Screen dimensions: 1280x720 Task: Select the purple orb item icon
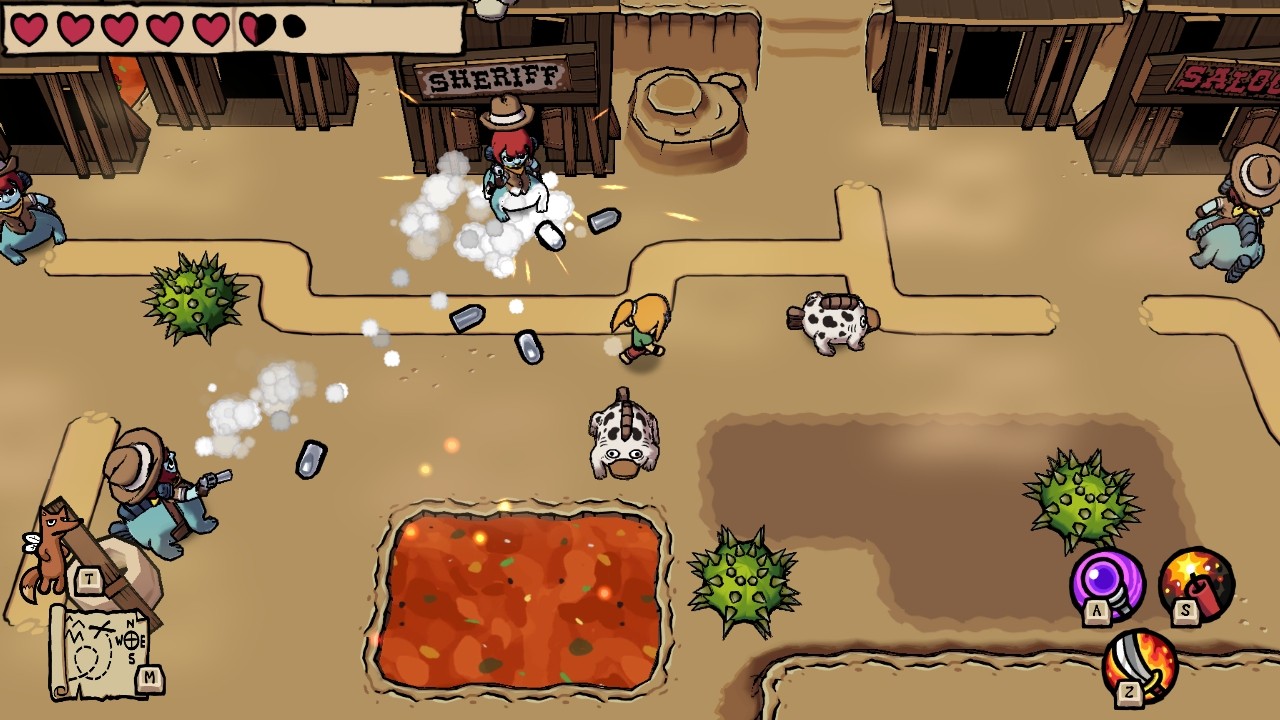(1107, 583)
